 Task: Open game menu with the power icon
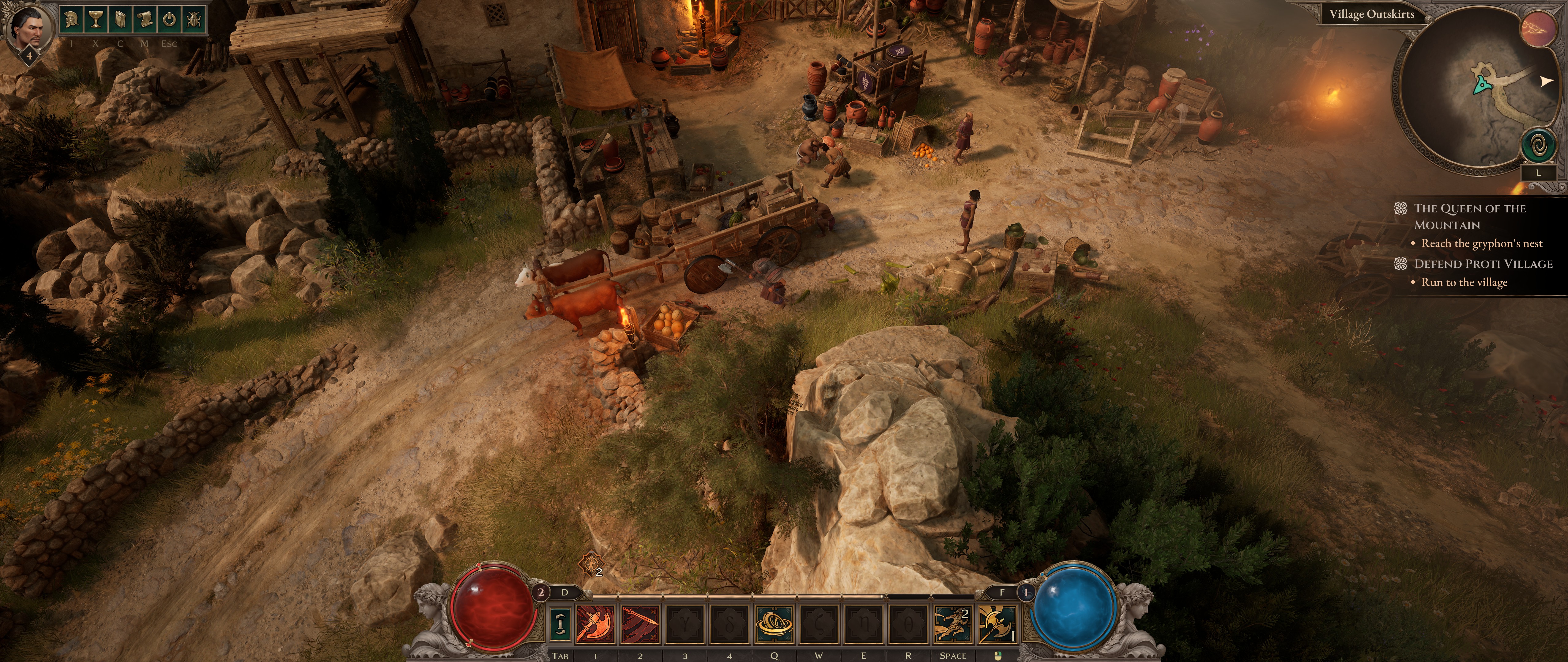point(169,20)
